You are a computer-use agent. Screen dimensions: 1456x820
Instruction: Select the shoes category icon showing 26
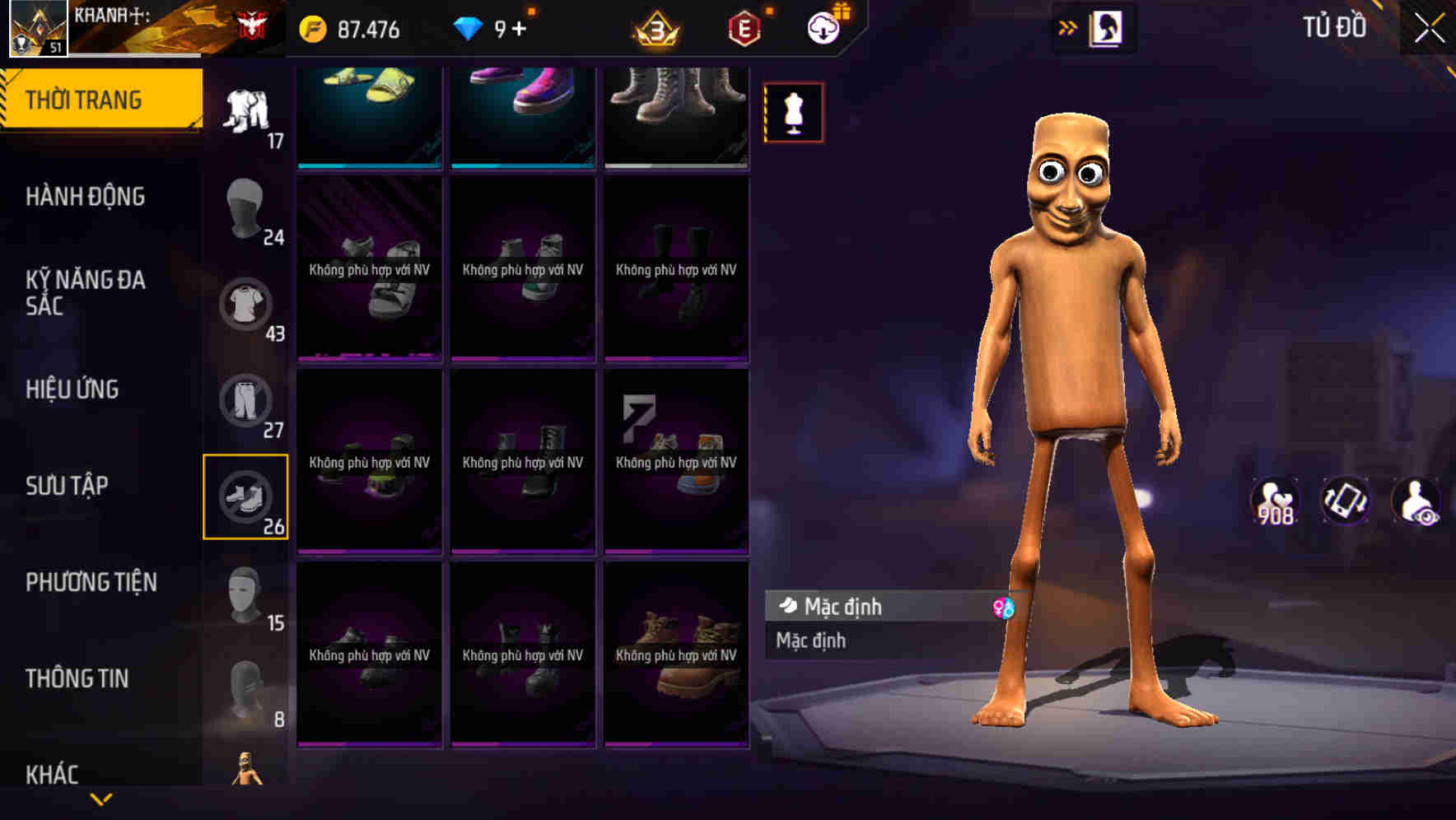(x=246, y=497)
